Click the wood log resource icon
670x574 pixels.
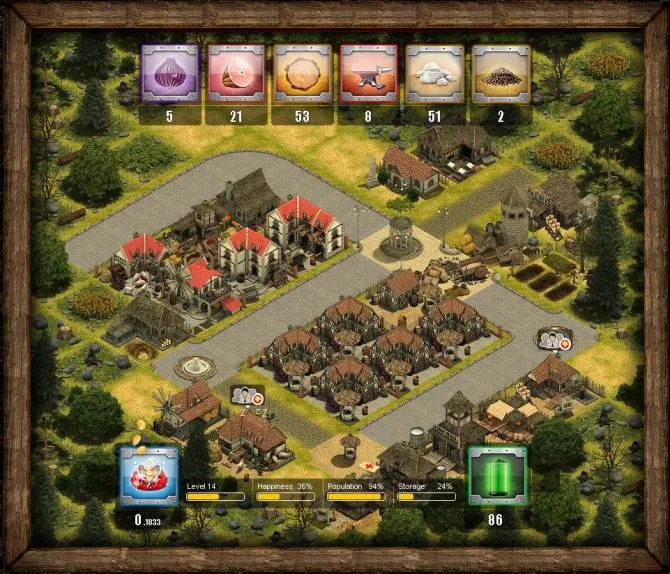[302, 74]
